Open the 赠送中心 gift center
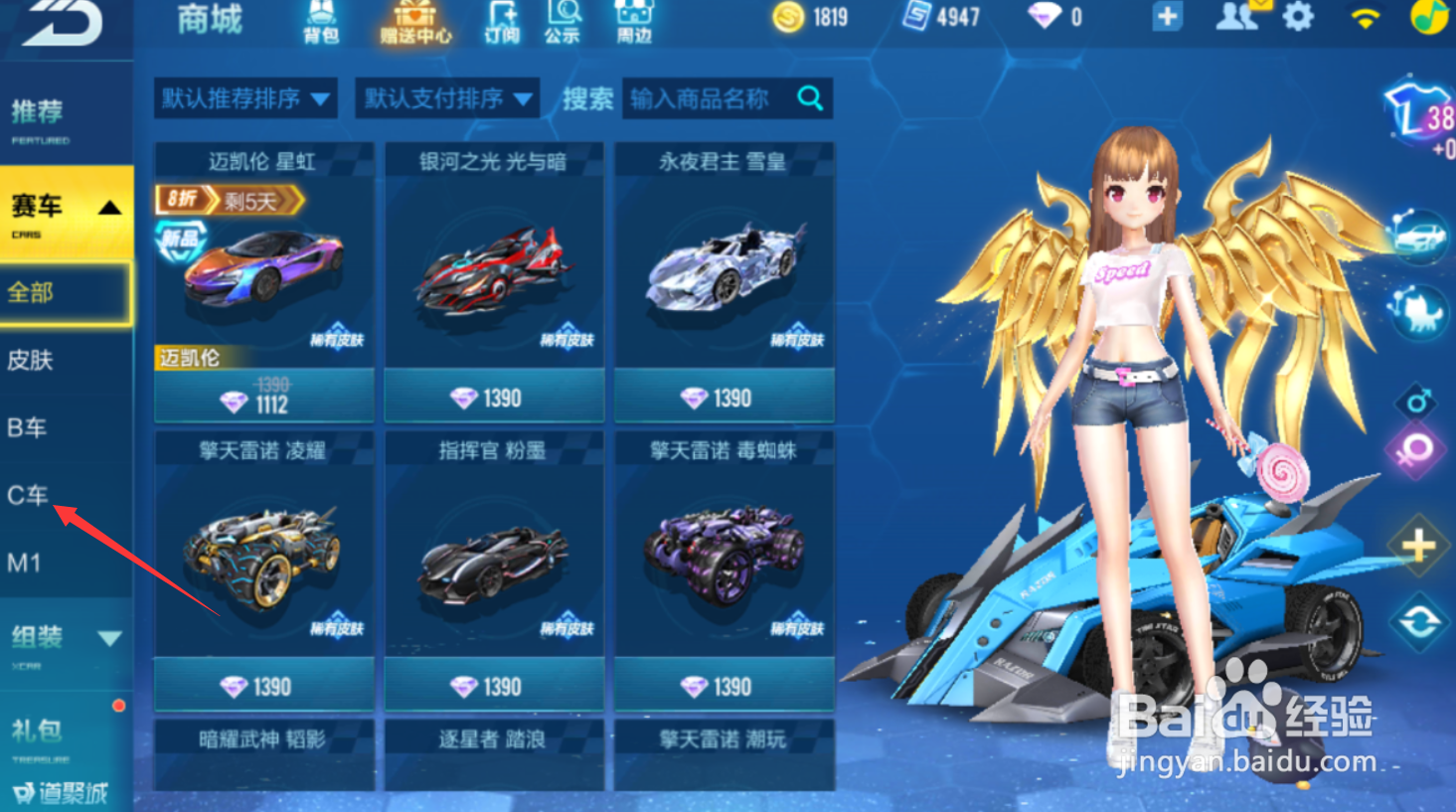The image size is (1456, 812). 413,20
